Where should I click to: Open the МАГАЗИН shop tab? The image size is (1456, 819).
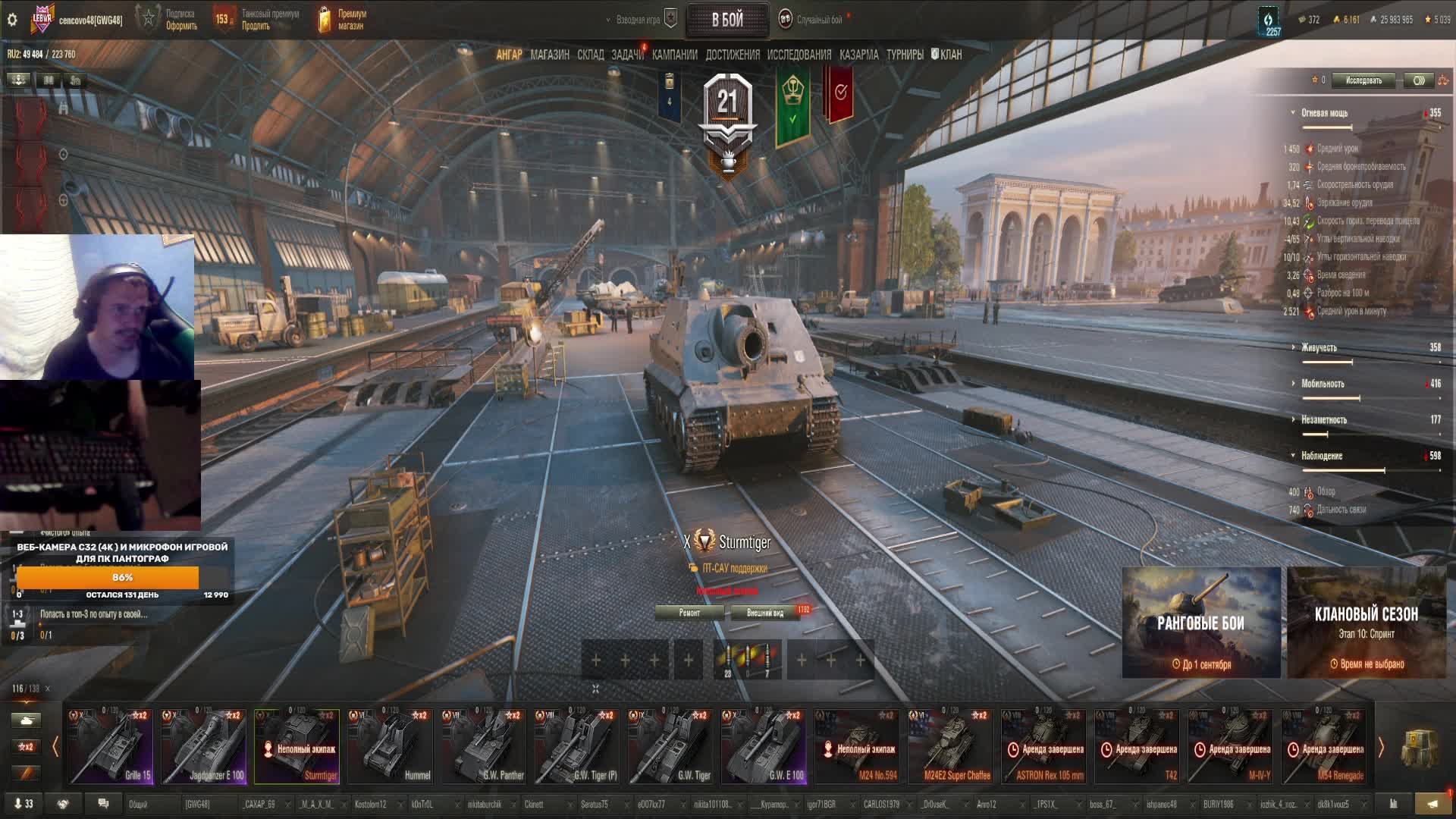(x=549, y=55)
